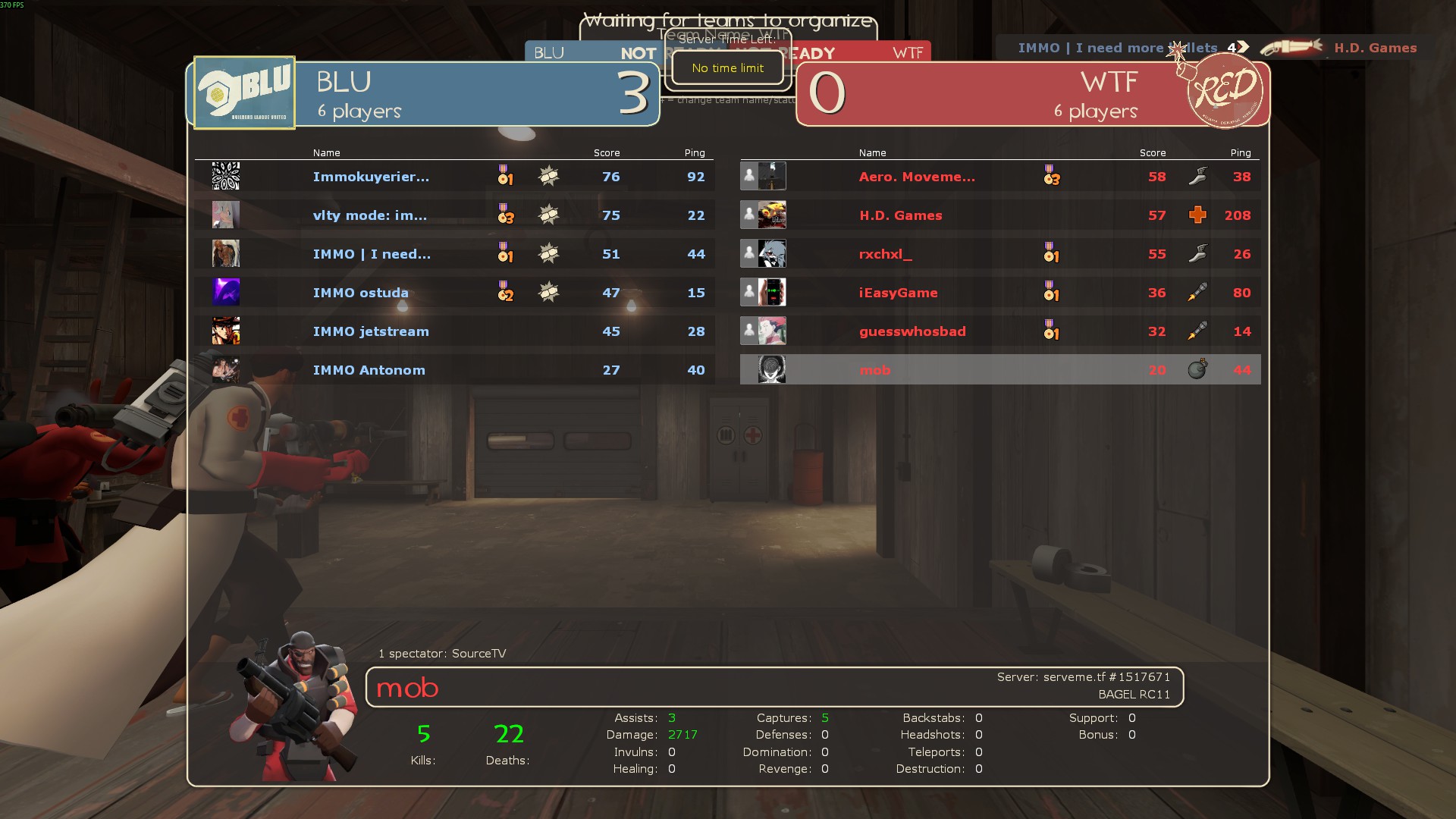This screenshot has width=1456, height=819.
Task: Select player row Immokuyerier on BLU
Action: (371, 177)
